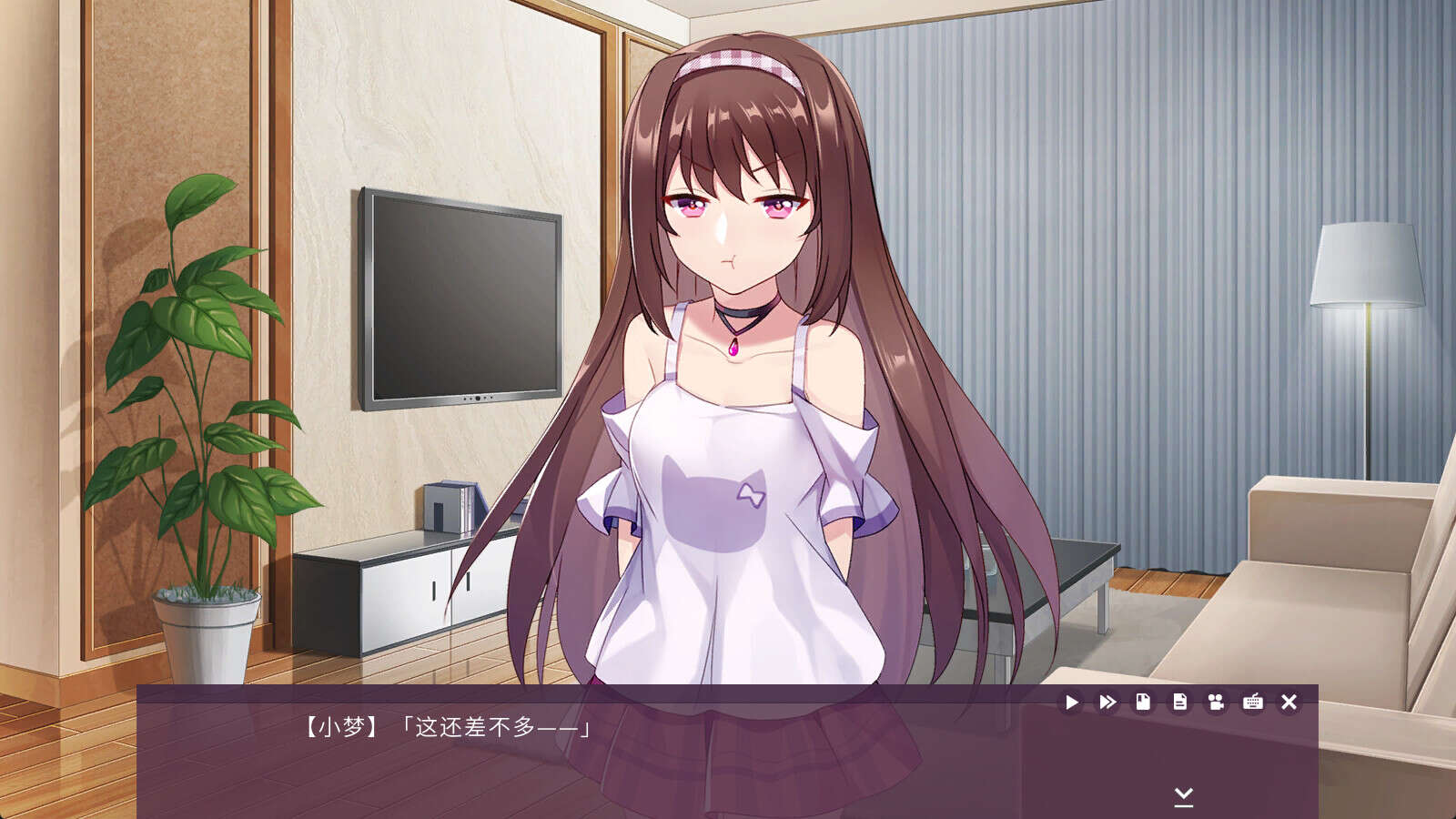Activate skip mode via double-arrow icon
Image resolution: width=1456 pixels, height=819 pixels.
click(1106, 702)
